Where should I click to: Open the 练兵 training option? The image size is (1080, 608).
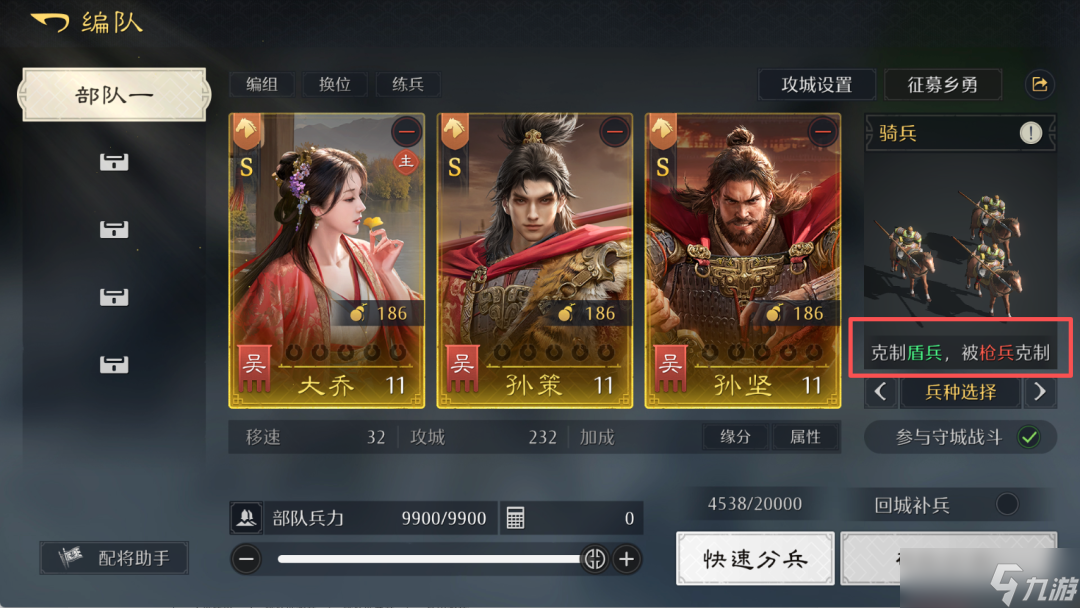pos(408,85)
